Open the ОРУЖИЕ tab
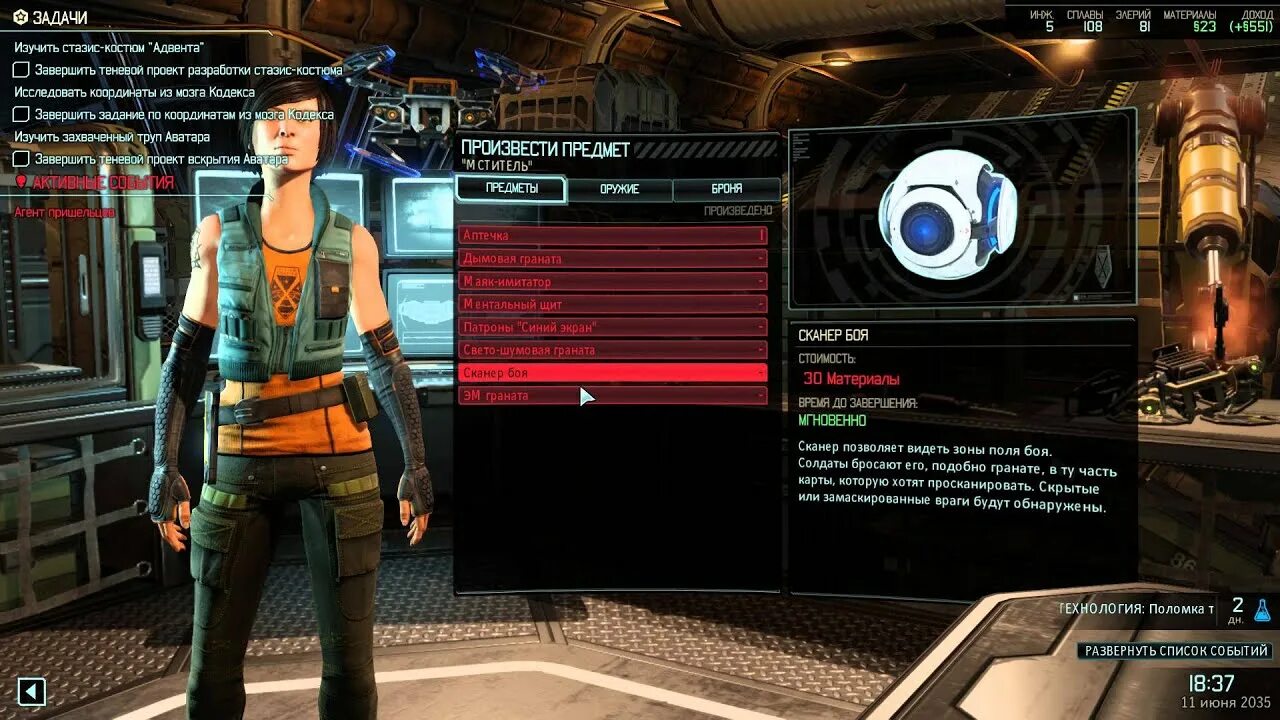 [x=619, y=189]
